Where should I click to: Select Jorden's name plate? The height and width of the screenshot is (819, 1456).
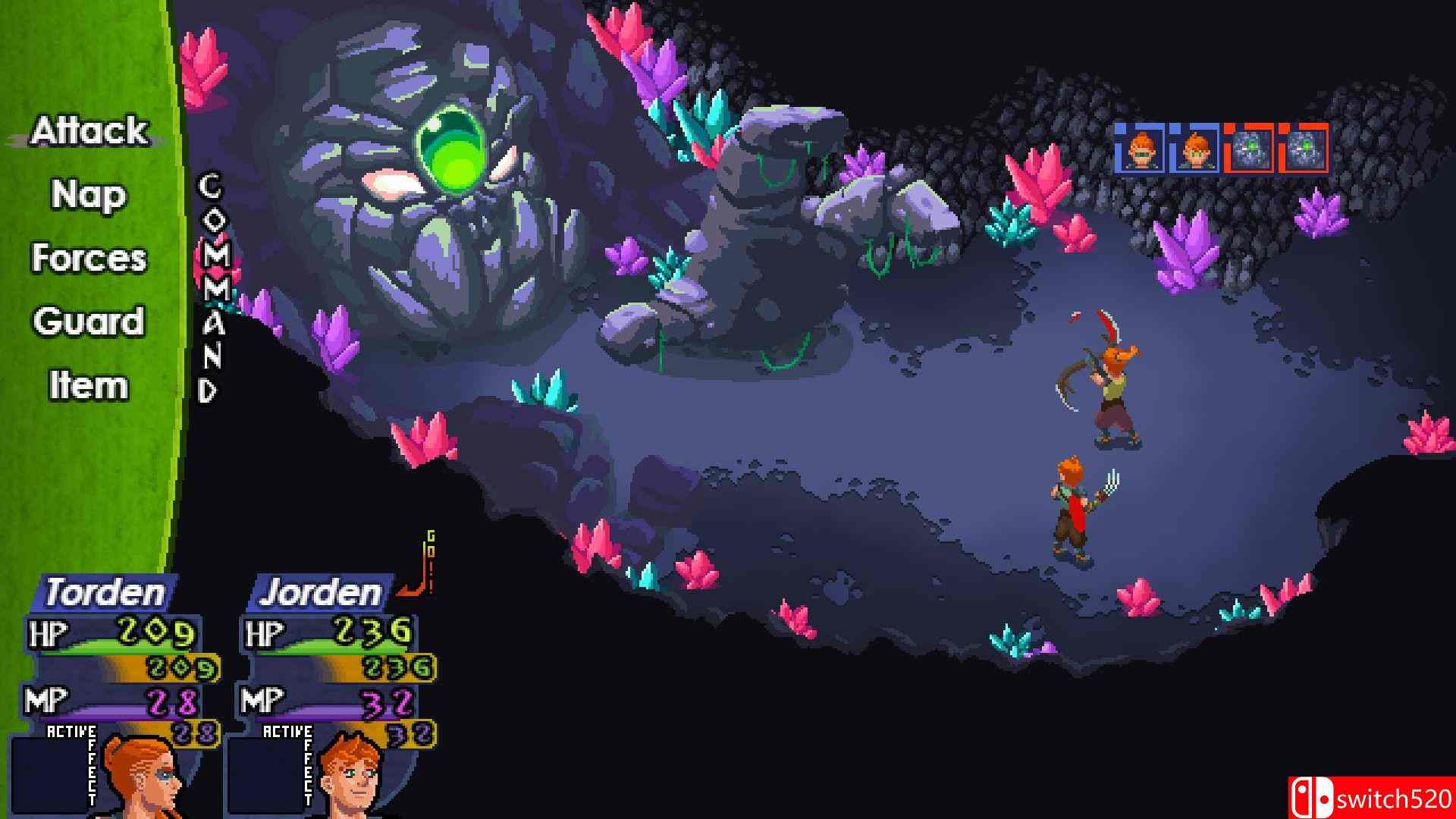(x=320, y=592)
